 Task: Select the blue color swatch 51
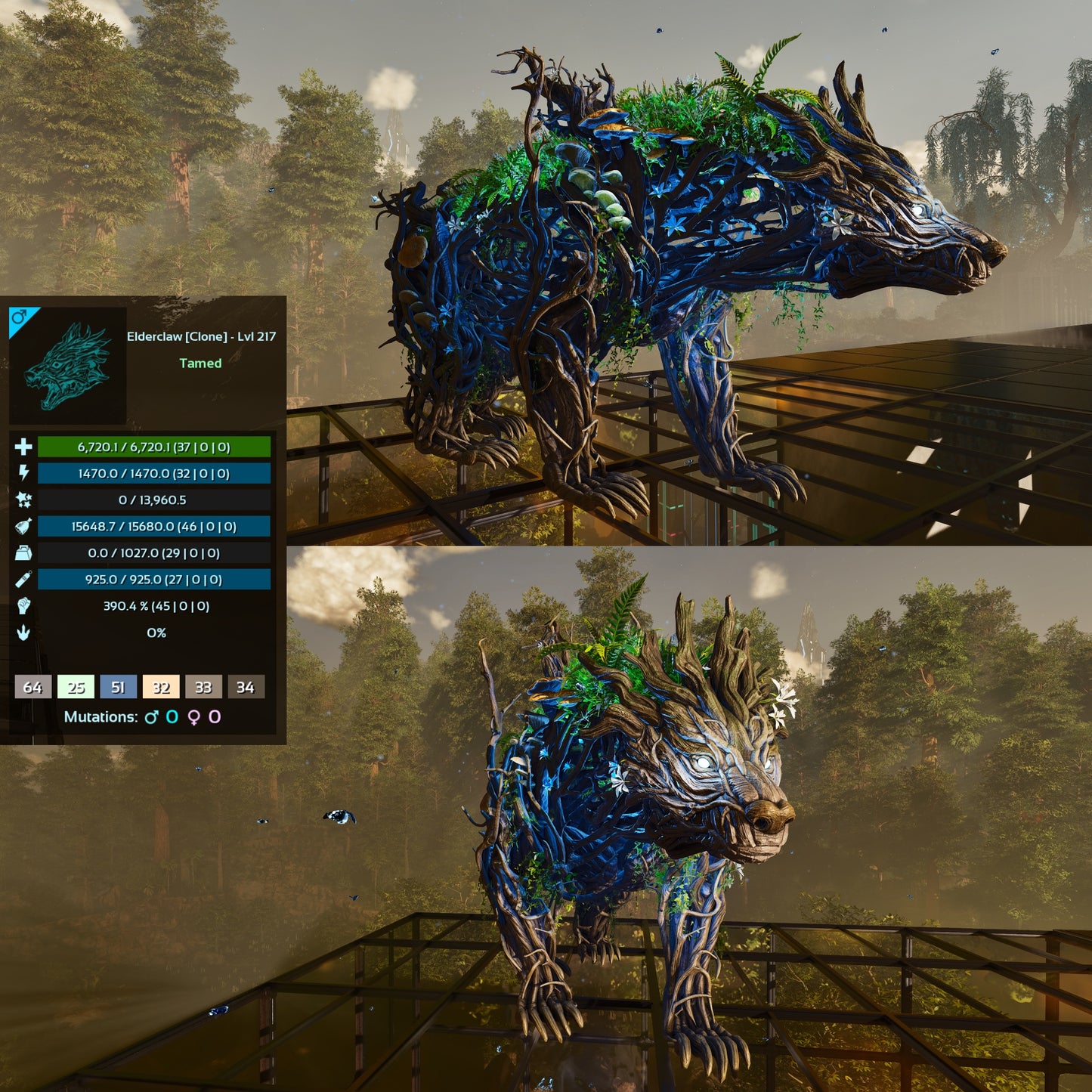pyautogui.click(x=118, y=687)
